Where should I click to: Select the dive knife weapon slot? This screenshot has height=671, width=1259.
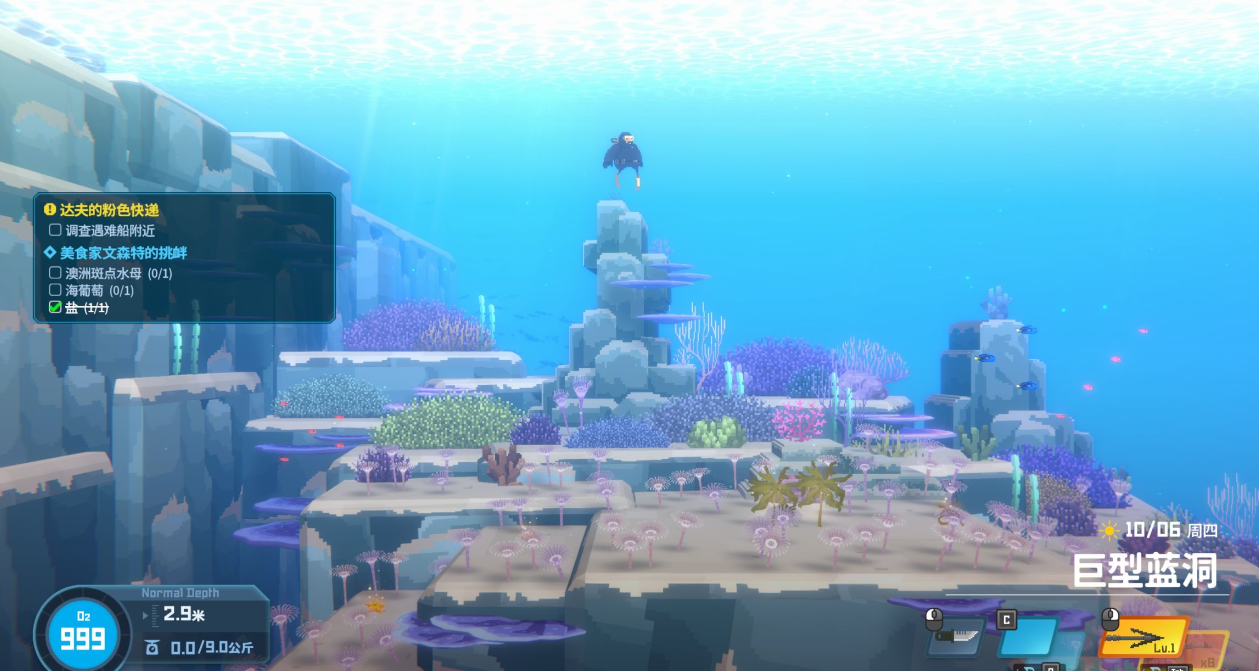tap(956, 636)
